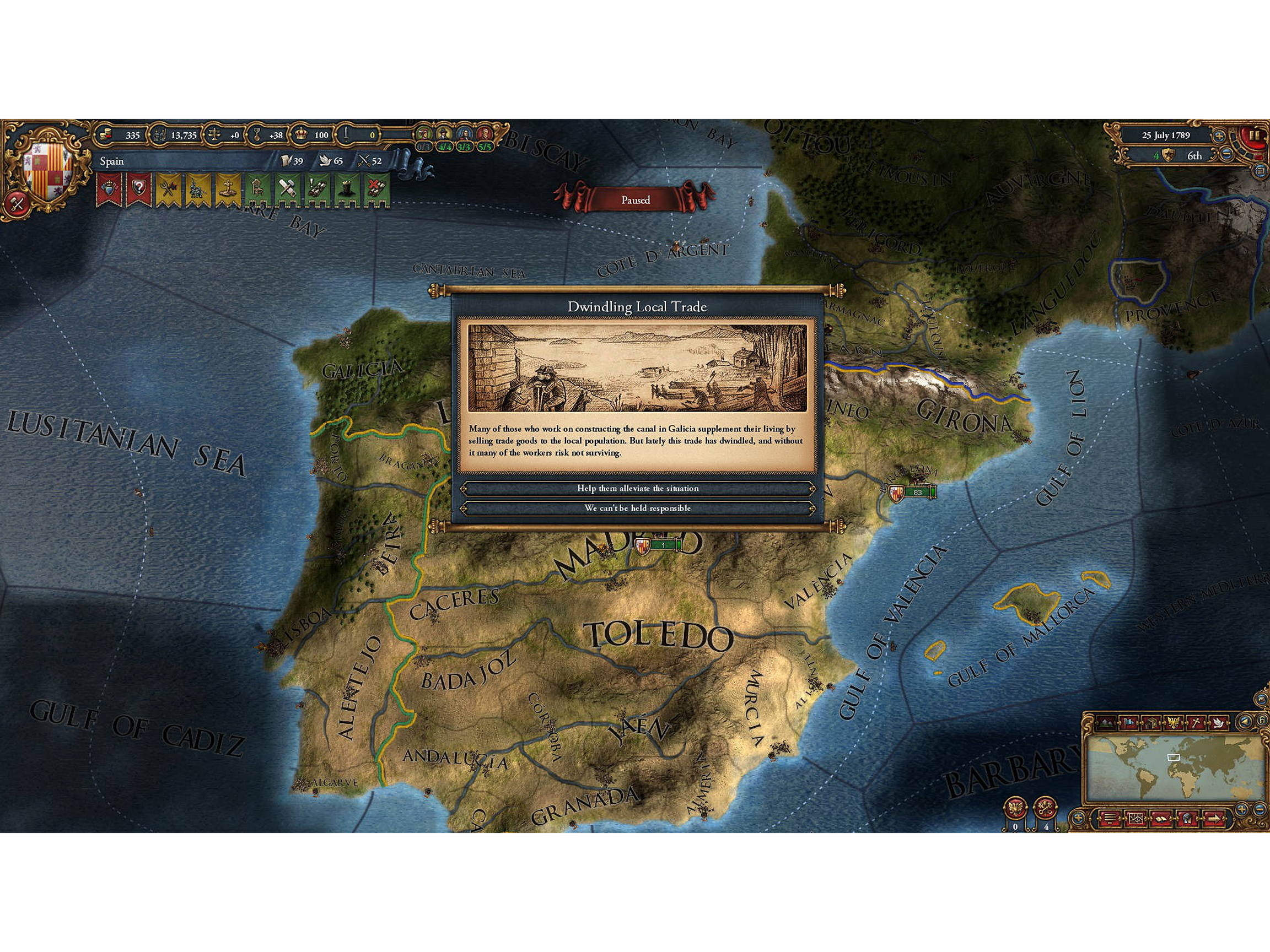This screenshot has height=952, width=1270.
Task: Click the red unknown-ruler alert banner
Action: coord(139,188)
